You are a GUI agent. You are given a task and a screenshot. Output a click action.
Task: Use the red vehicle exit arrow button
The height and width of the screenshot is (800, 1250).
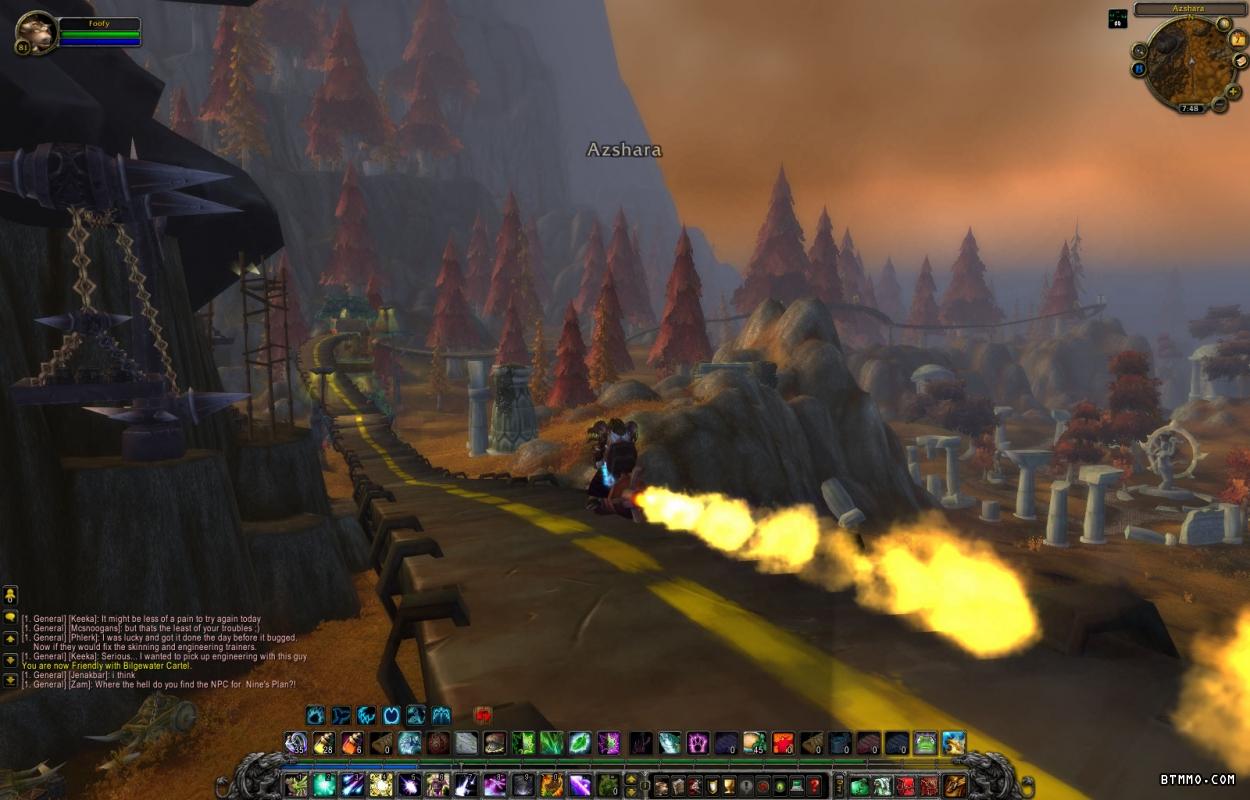(483, 715)
